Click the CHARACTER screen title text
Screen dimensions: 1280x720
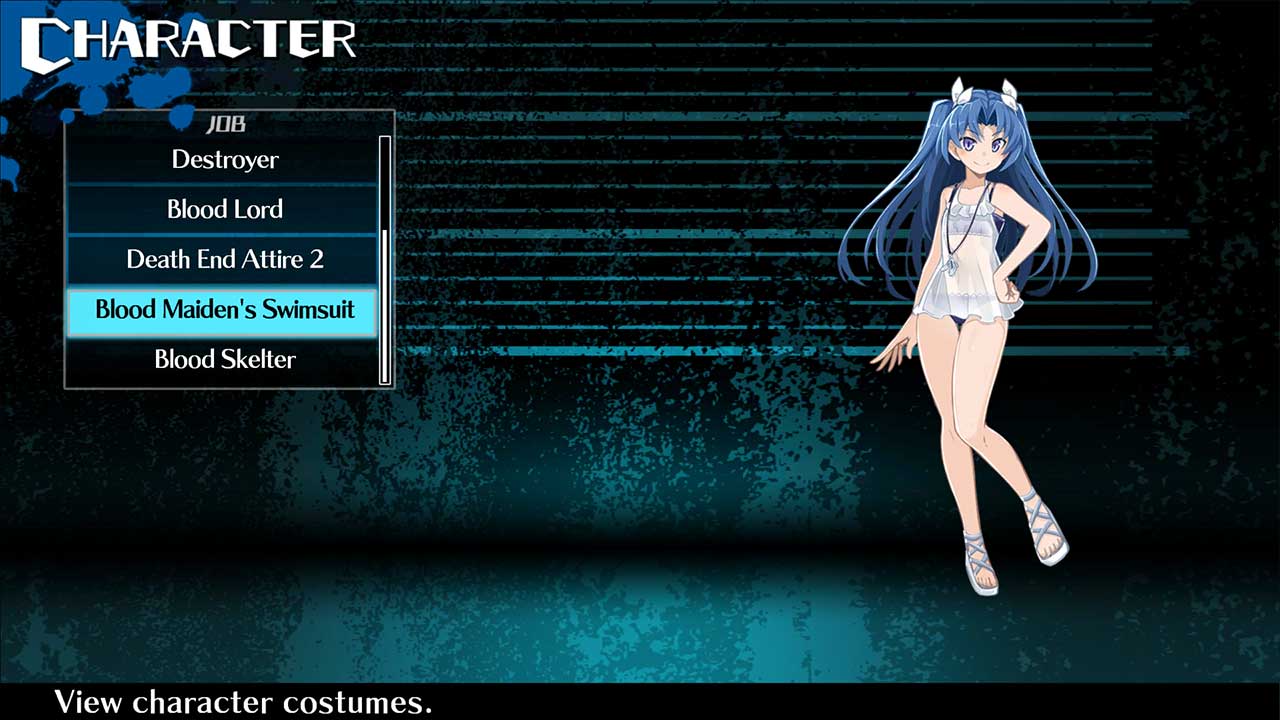click(190, 38)
